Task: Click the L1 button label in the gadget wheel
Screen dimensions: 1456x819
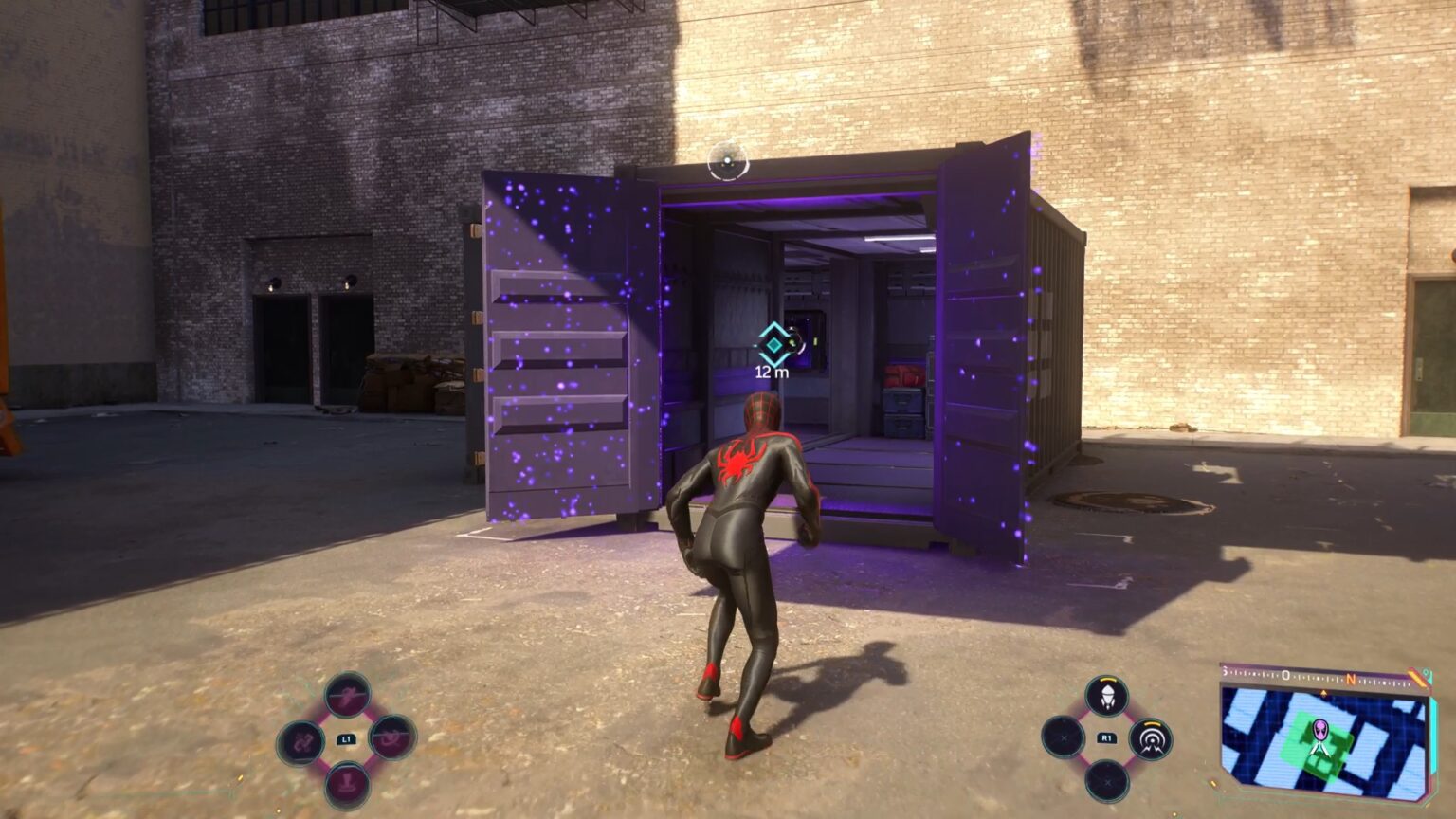Action: (x=347, y=738)
